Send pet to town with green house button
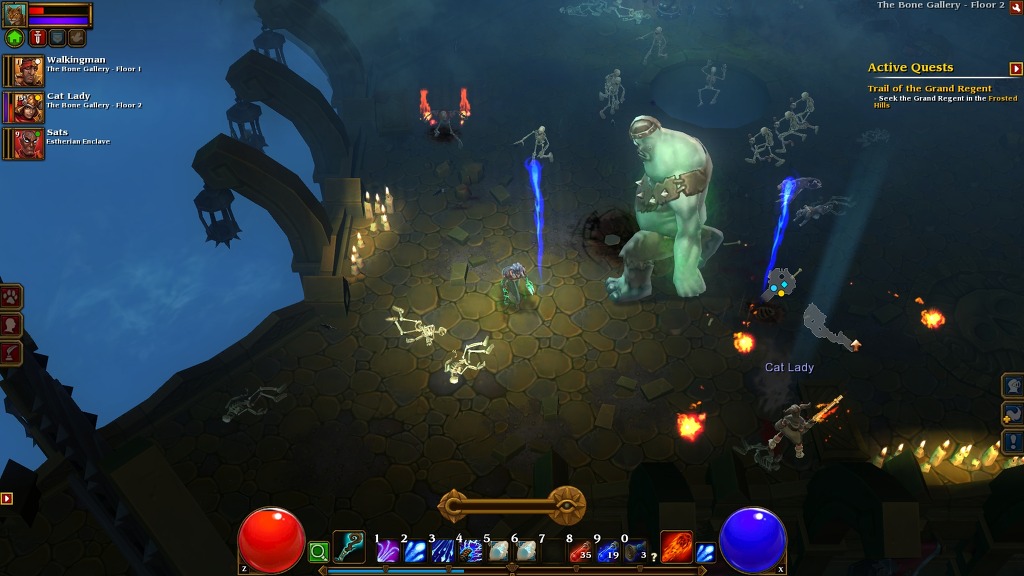 click(x=14, y=38)
